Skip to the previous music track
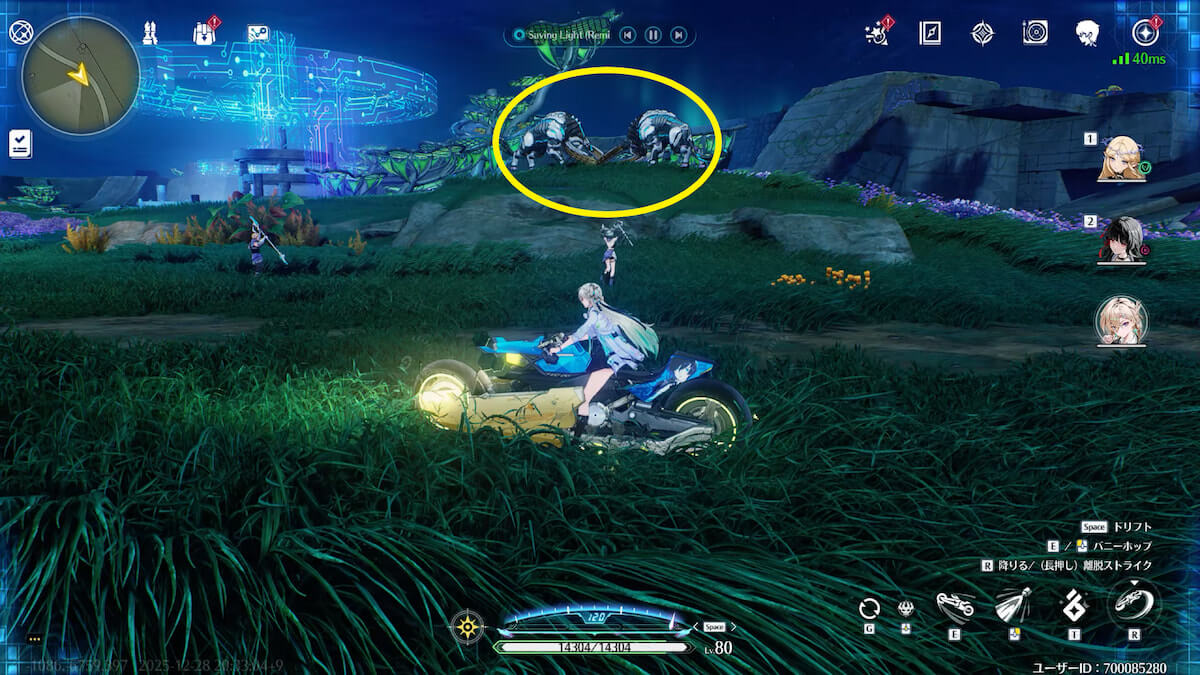Screen dimensions: 1200x675 (627, 35)
